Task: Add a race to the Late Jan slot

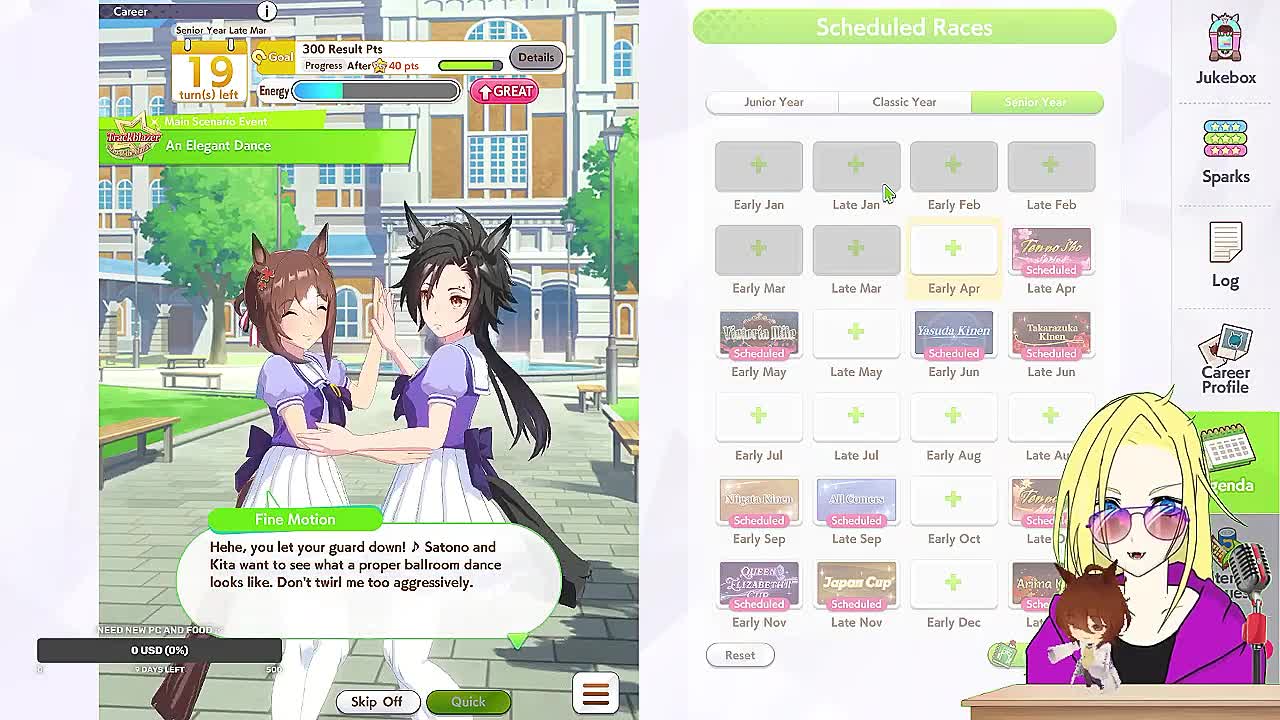Action: point(856,166)
